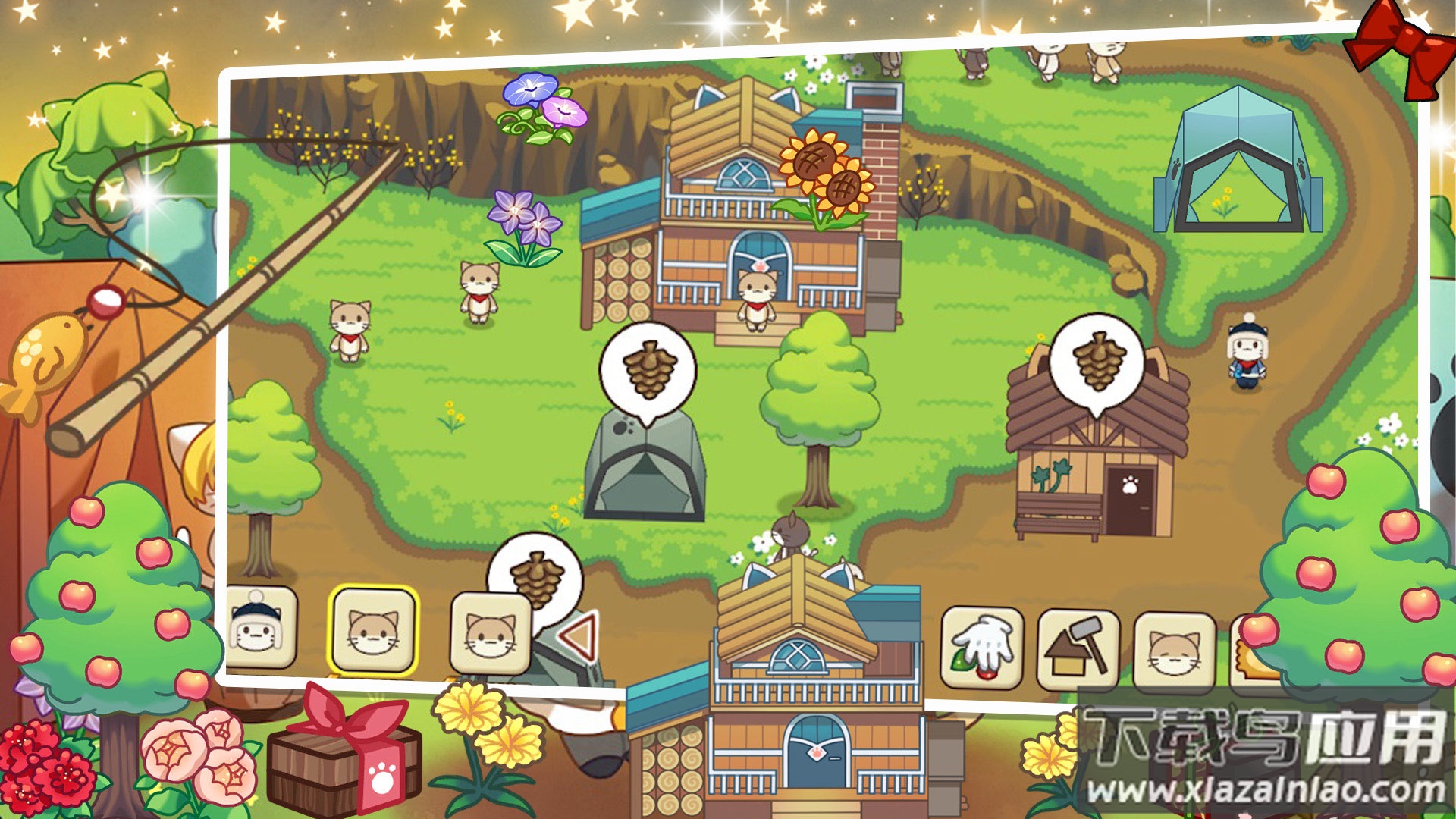
Task: Click the red triangle arrow beside cat portraits
Action: coord(580,635)
